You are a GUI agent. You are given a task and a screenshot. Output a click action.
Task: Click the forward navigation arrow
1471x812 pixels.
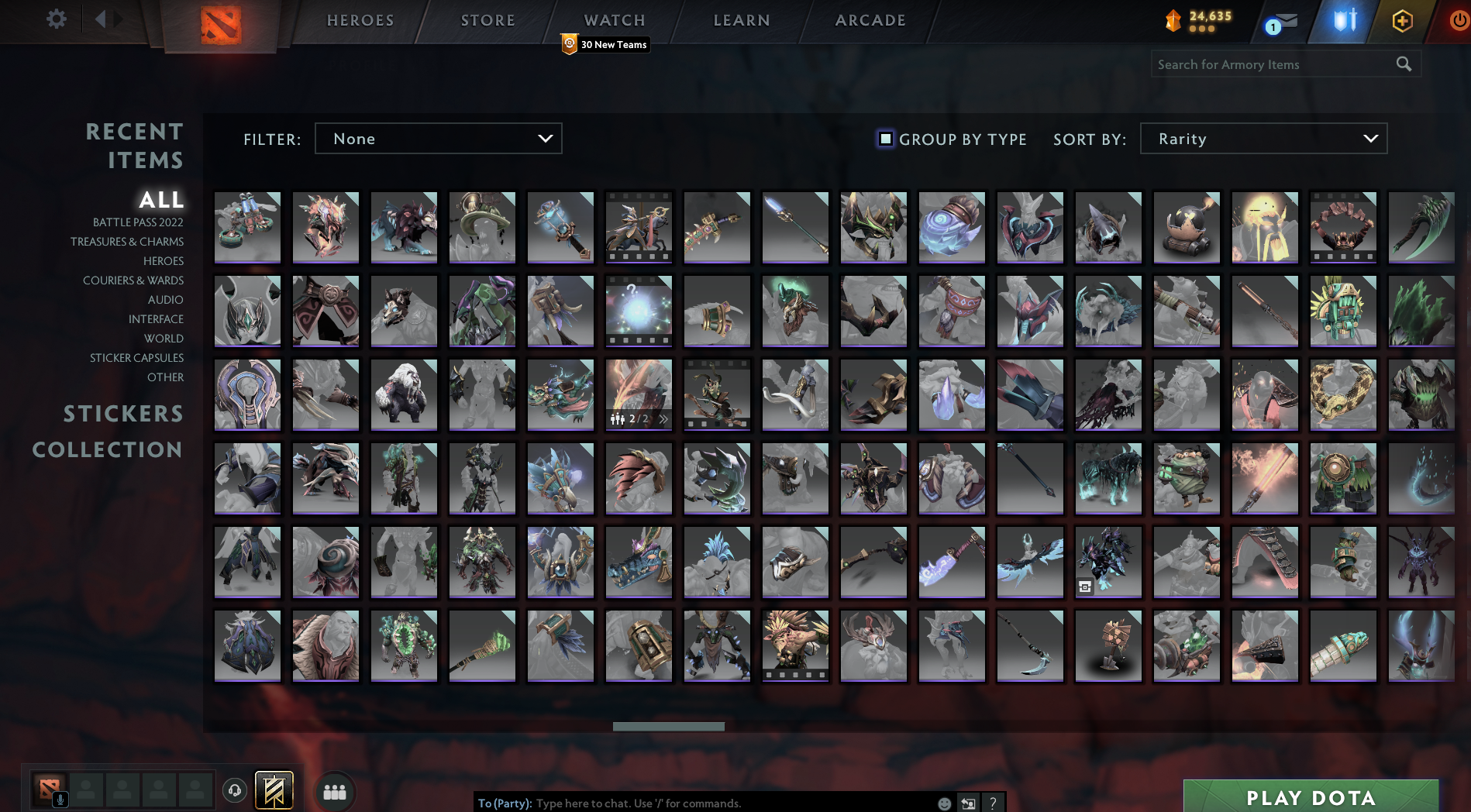(118, 19)
